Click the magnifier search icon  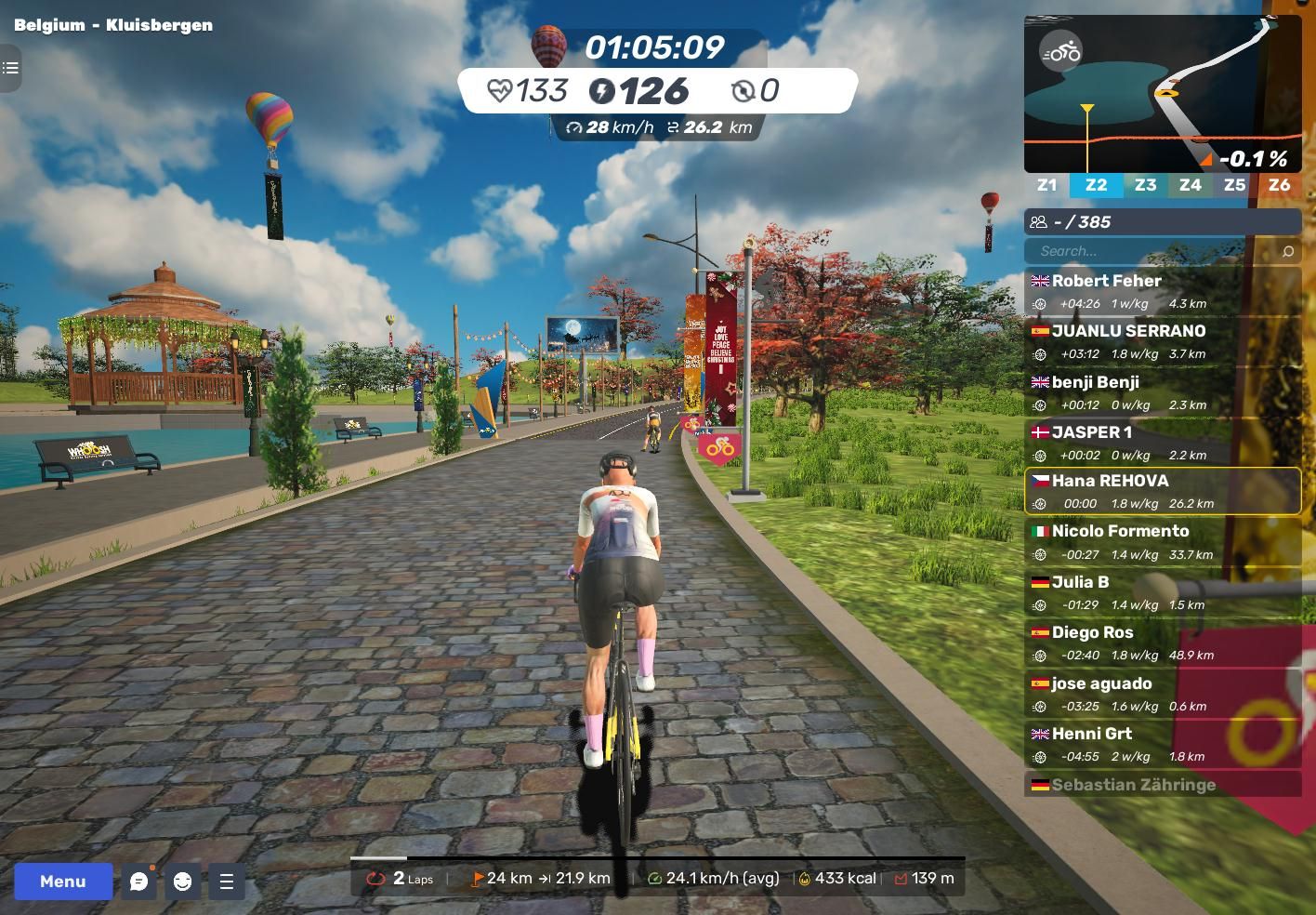click(x=1287, y=251)
